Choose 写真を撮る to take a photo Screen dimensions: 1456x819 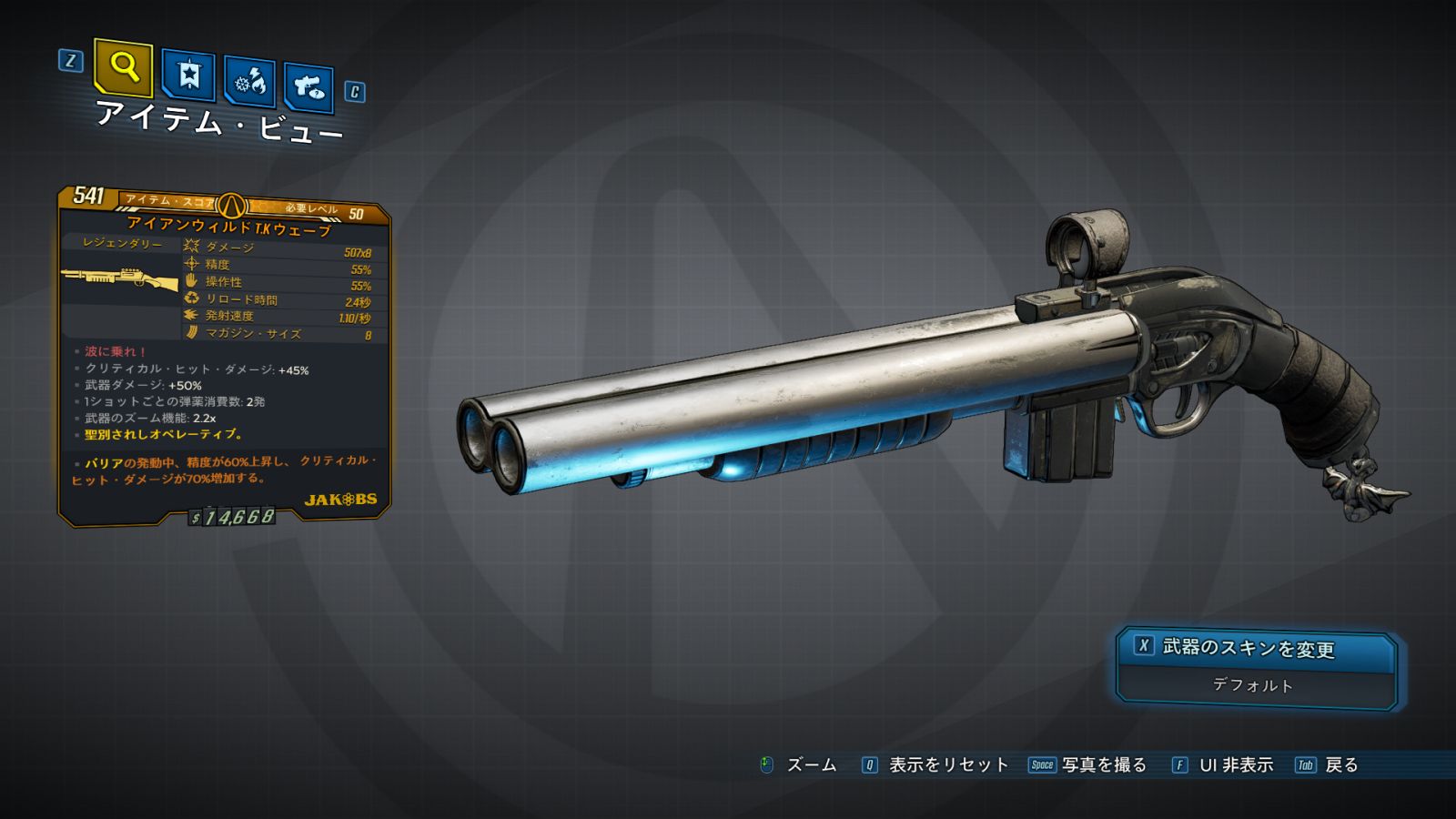(x=1103, y=765)
